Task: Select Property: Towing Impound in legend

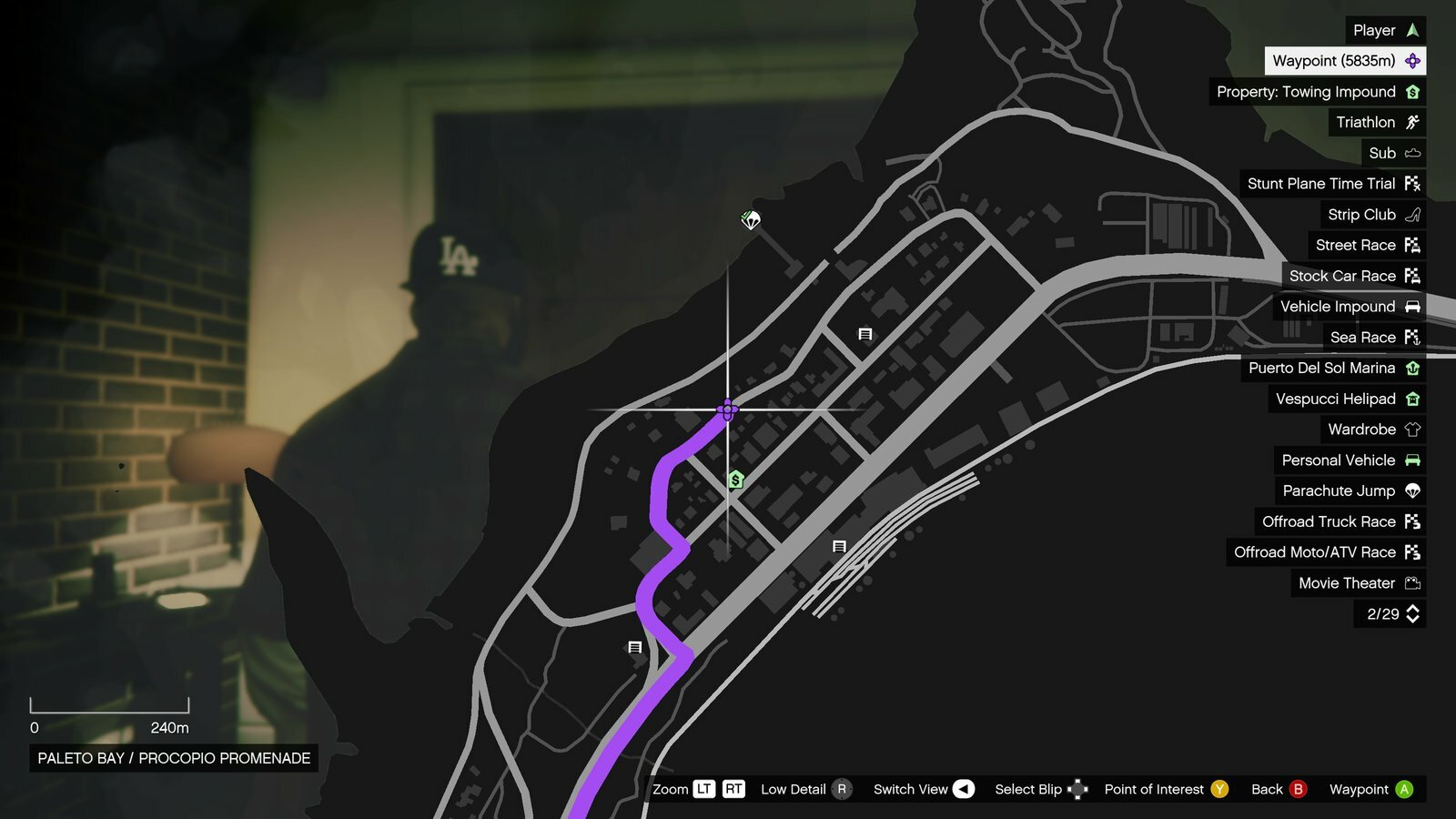Action: coord(1317,92)
